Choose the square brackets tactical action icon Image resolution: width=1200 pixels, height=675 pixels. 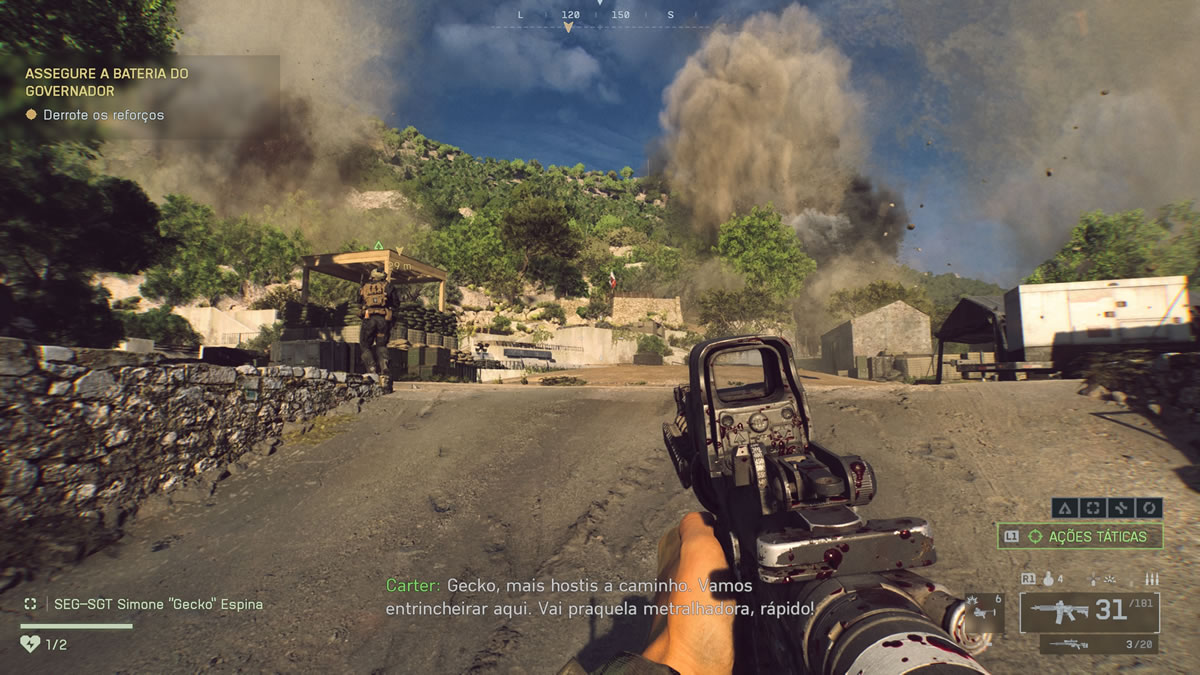click(x=1092, y=508)
